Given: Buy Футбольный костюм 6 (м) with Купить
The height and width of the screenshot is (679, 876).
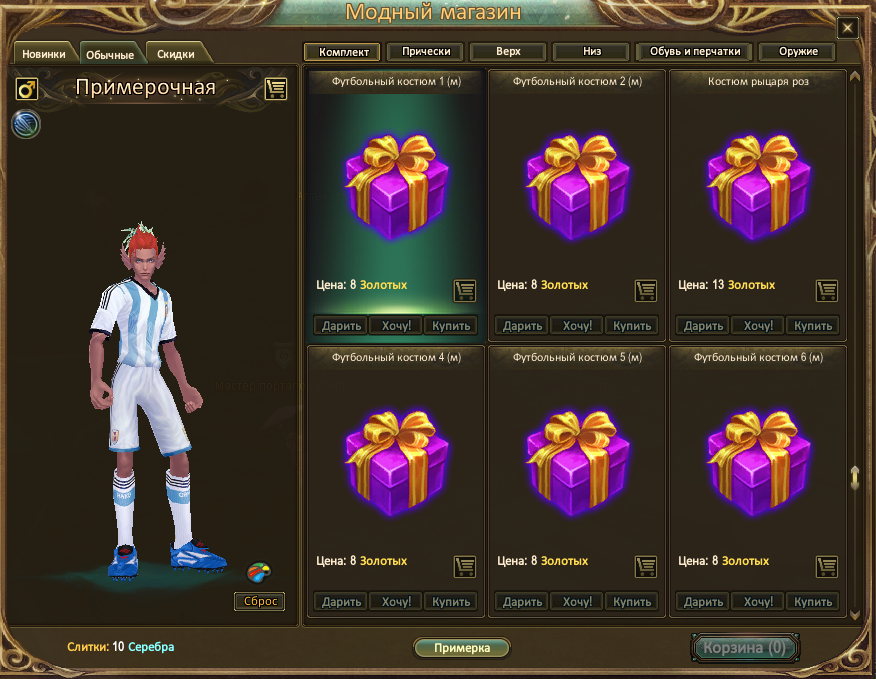Looking at the screenshot, I should 812,602.
